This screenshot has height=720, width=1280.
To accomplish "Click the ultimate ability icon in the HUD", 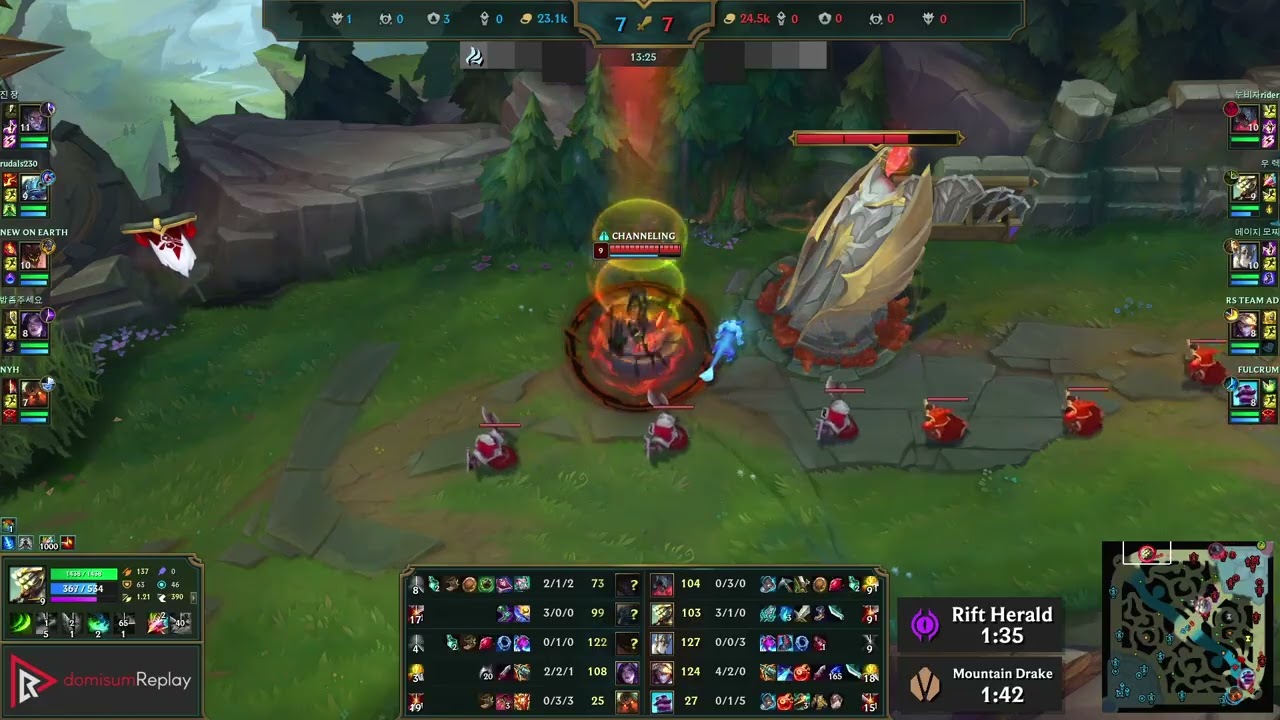I will [123, 623].
